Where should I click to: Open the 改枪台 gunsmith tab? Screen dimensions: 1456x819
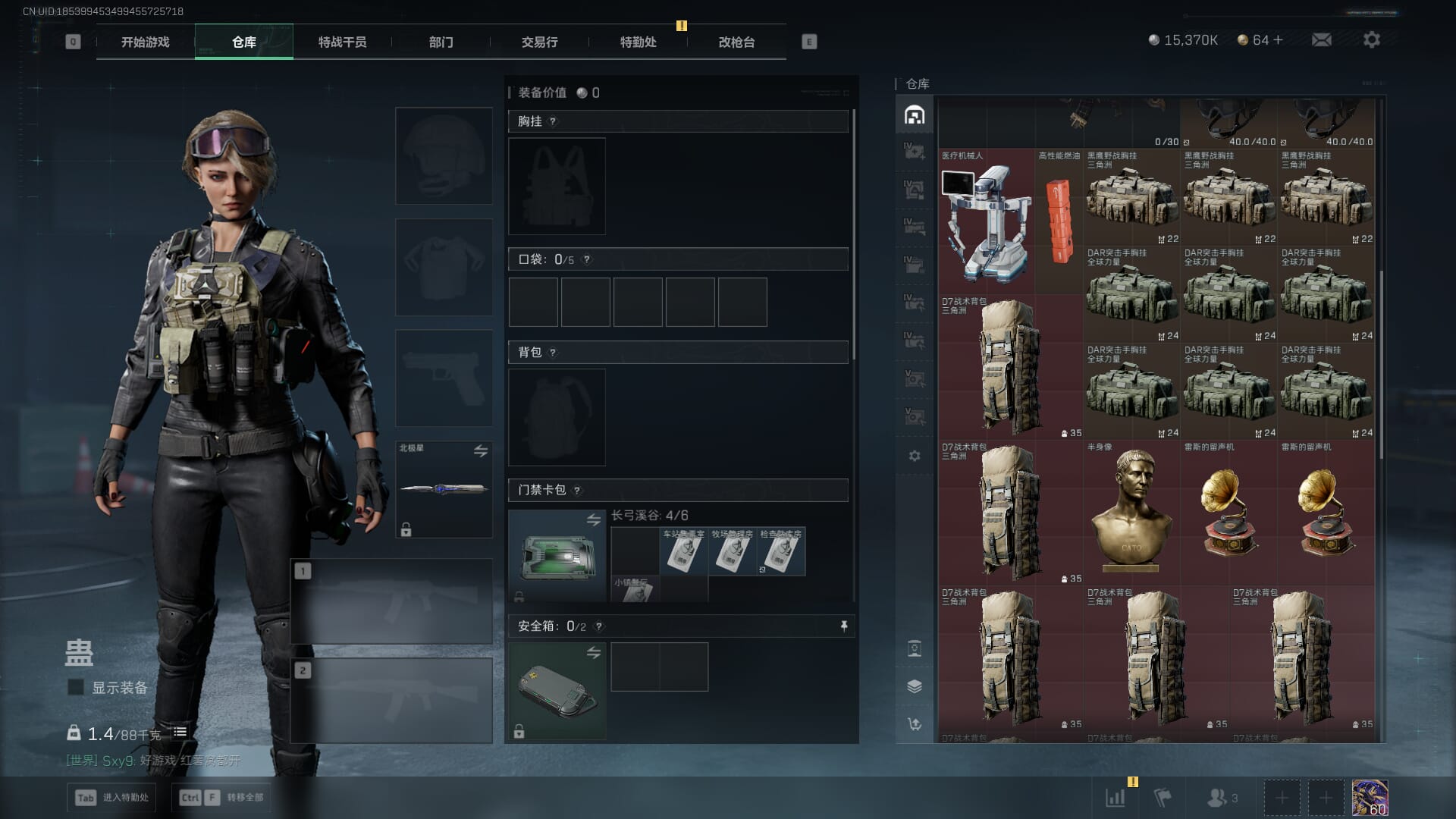click(736, 42)
